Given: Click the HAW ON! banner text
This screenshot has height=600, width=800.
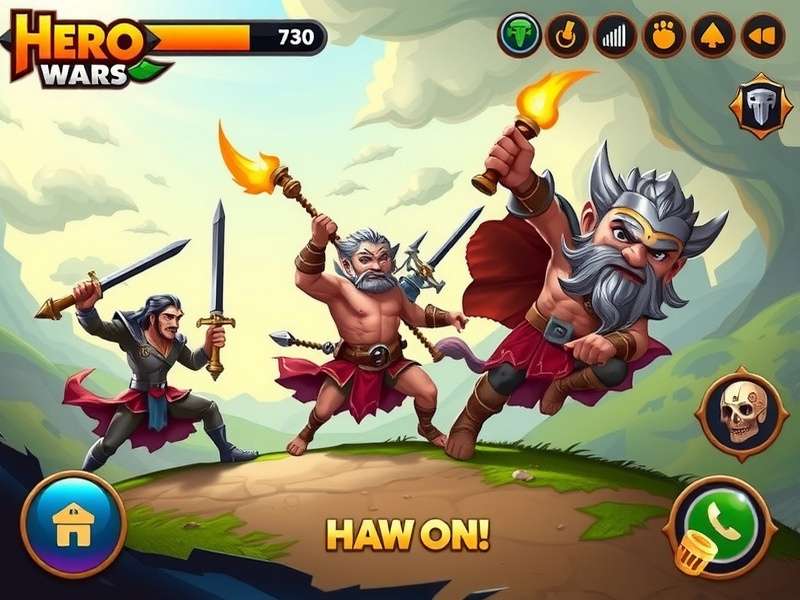Looking at the screenshot, I should [406, 535].
